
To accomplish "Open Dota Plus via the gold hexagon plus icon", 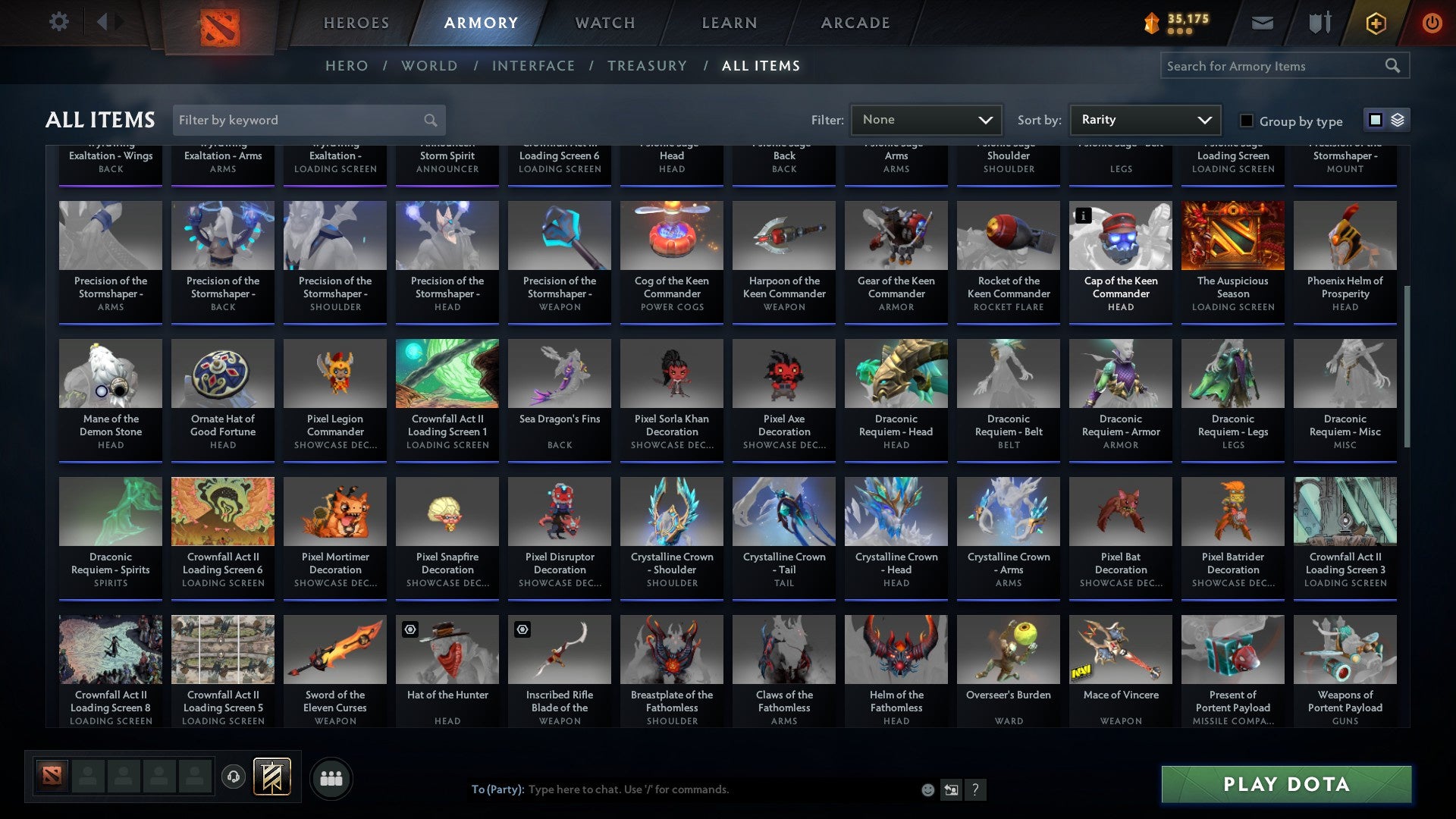I will pos(1375,22).
